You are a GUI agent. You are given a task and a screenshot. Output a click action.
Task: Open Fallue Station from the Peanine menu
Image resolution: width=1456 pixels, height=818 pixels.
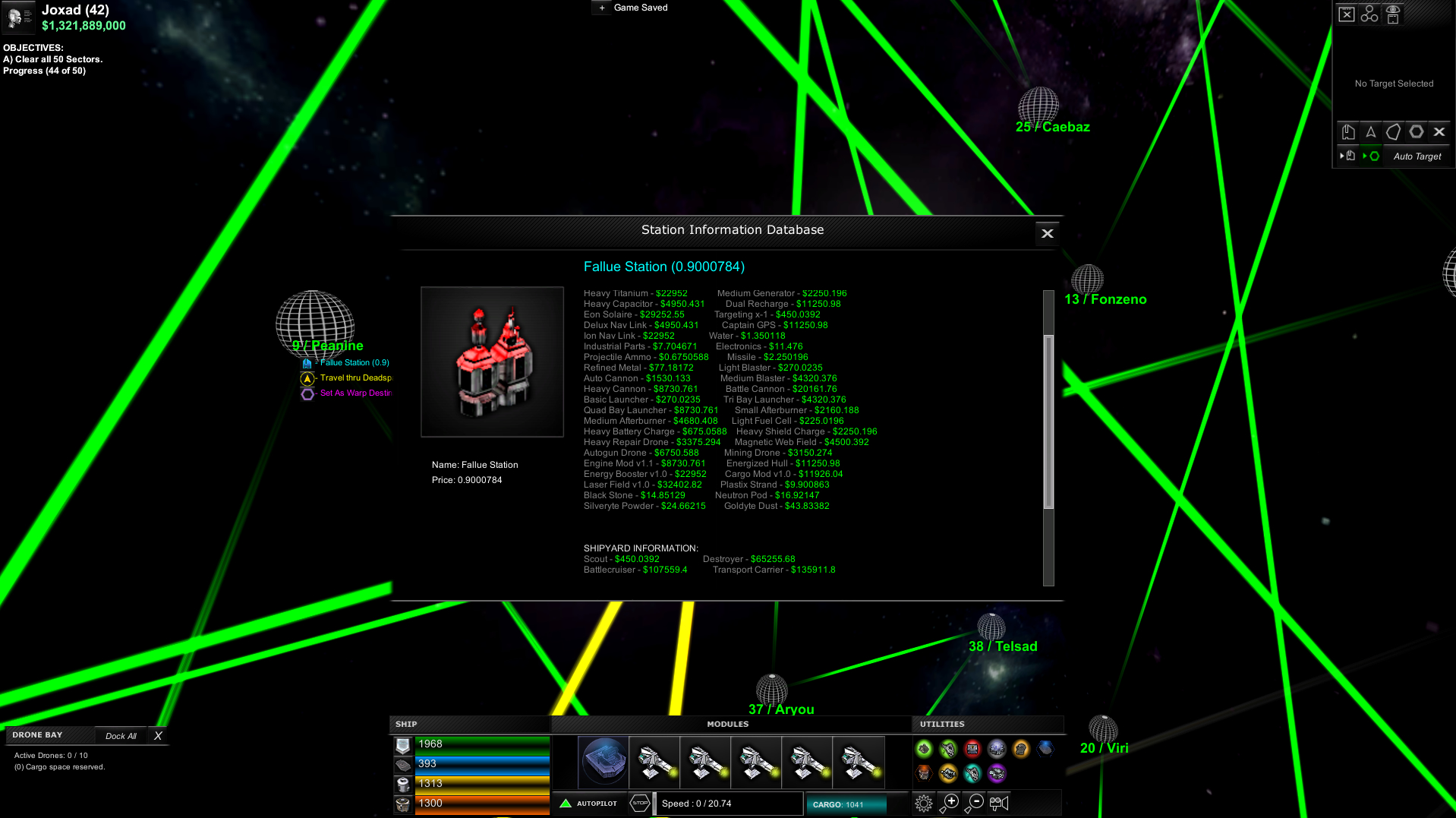346,362
